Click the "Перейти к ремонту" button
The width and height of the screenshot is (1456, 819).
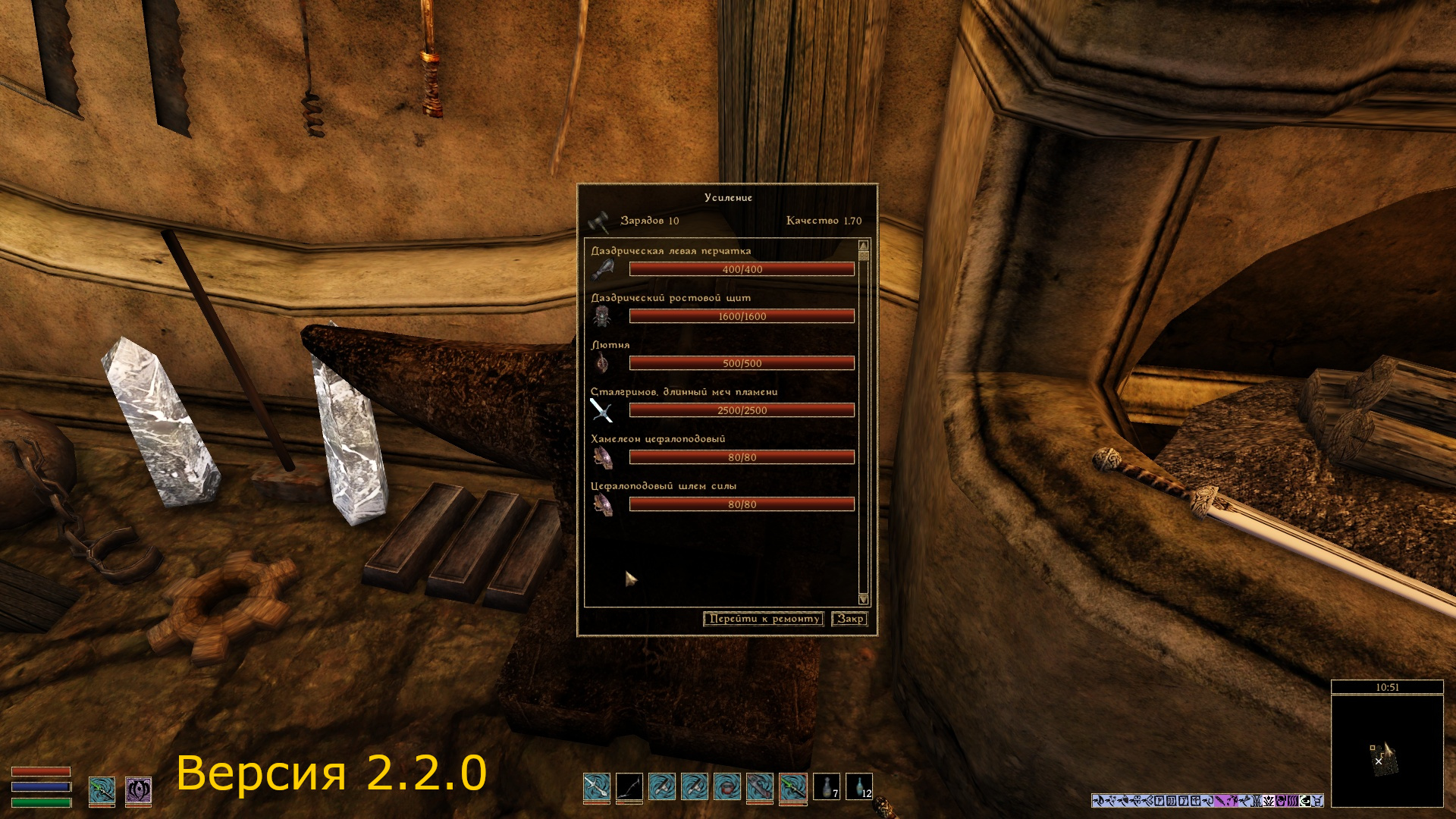click(764, 619)
